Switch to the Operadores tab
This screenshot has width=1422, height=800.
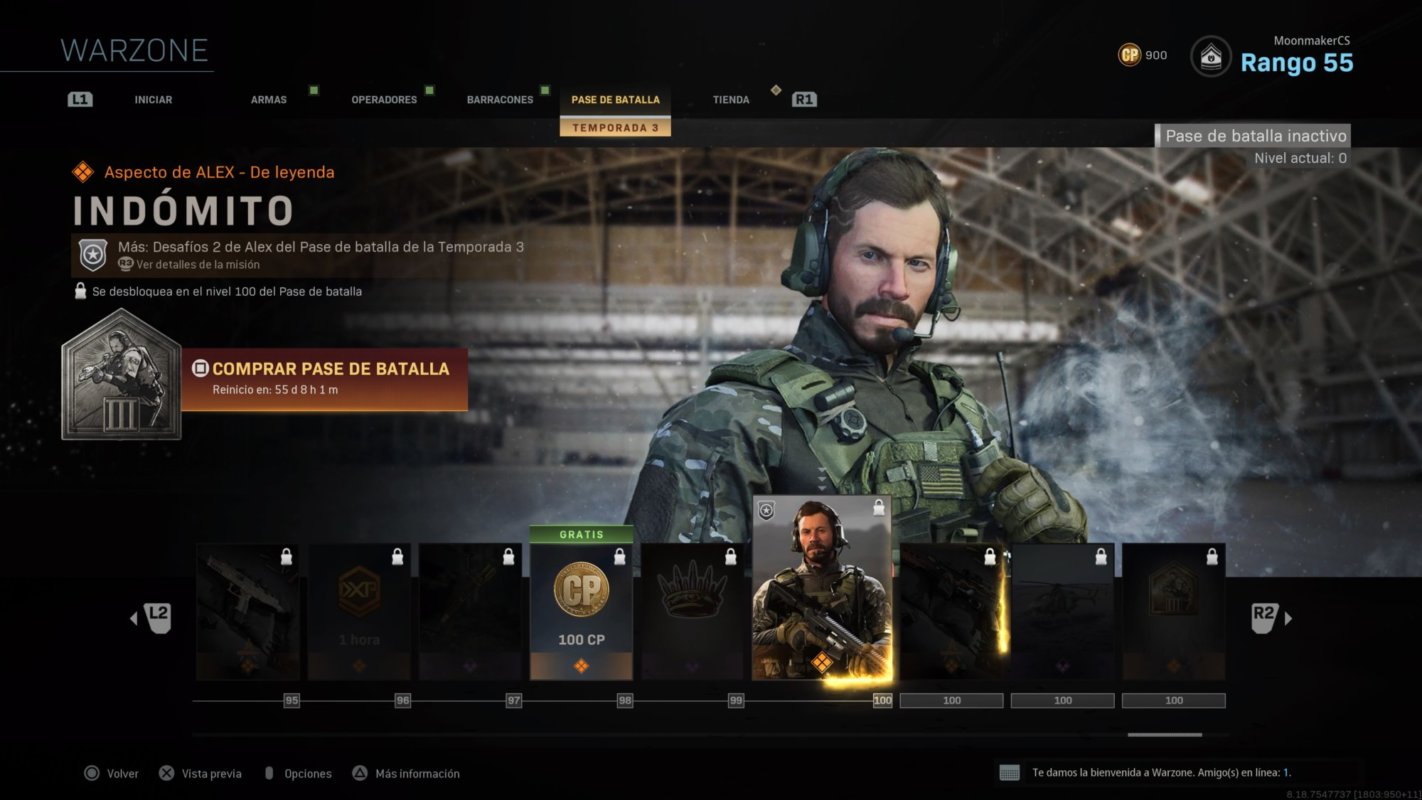pyautogui.click(x=384, y=99)
